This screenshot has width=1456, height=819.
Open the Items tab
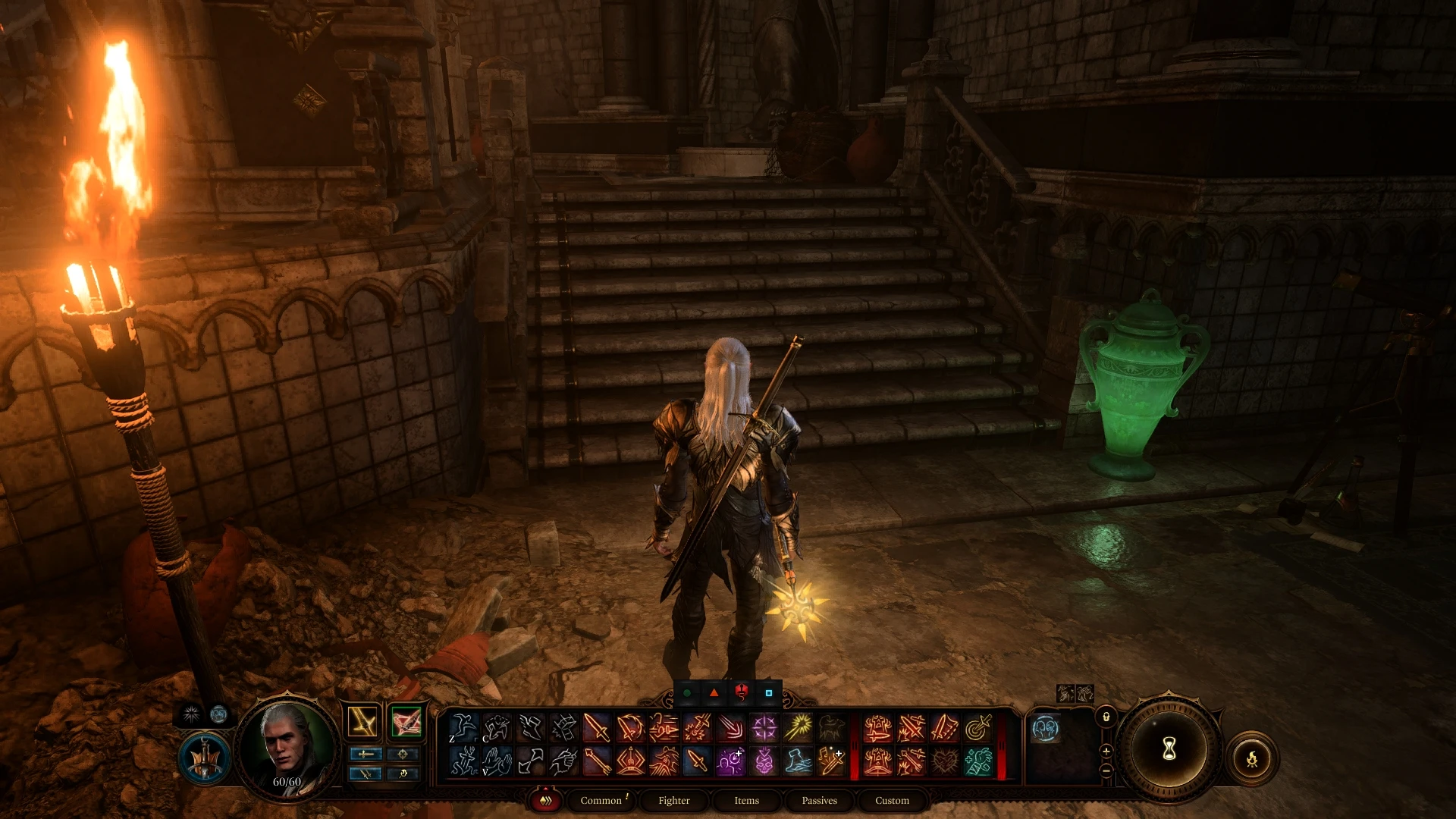(x=745, y=800)
